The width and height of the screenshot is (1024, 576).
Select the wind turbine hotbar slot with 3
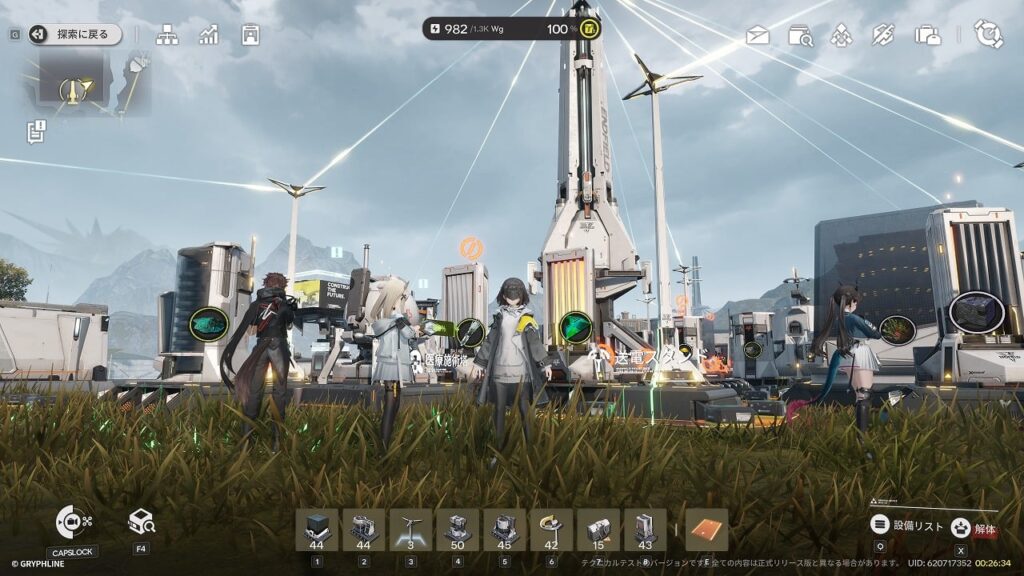tap(411, 530)
